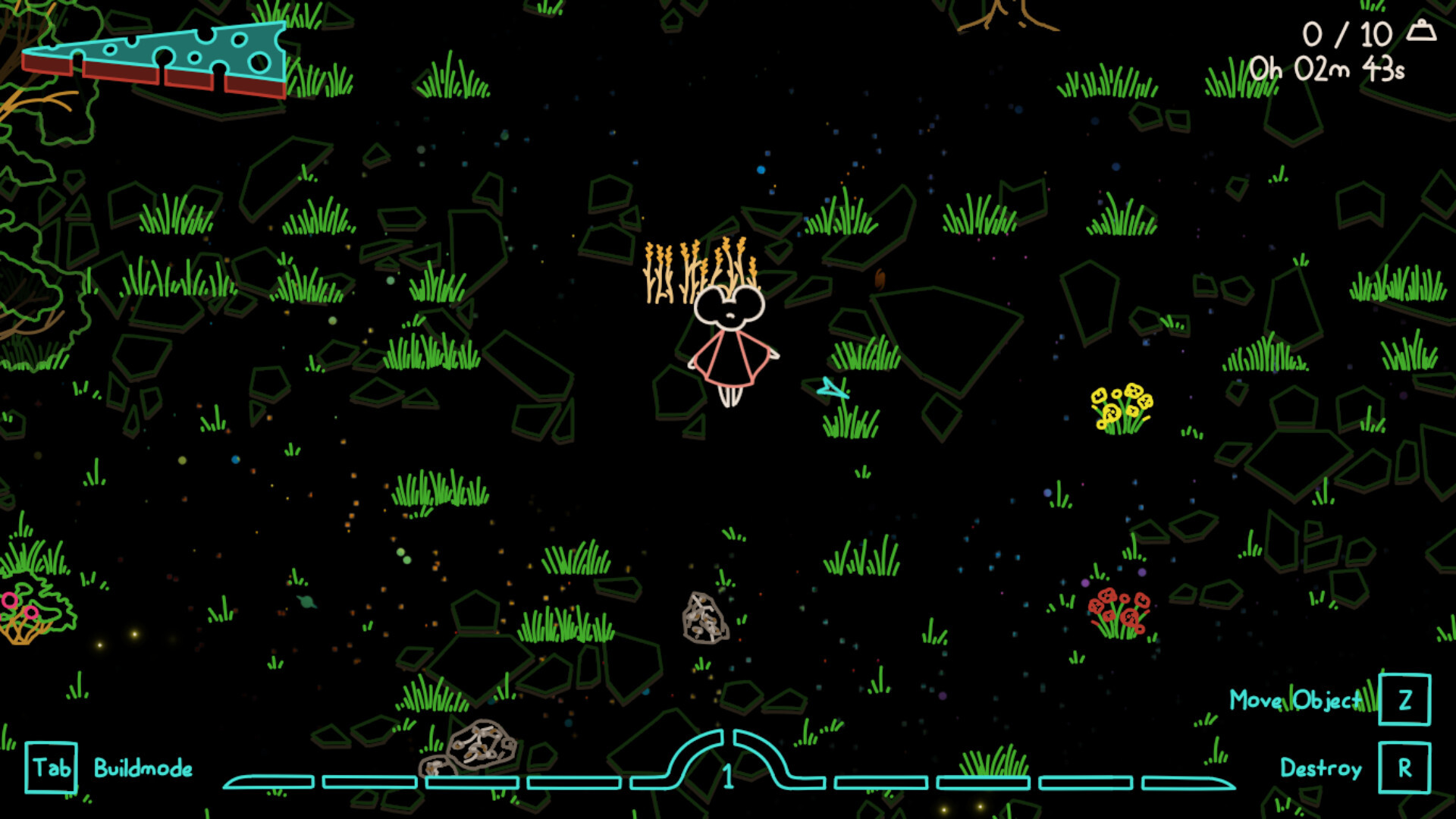This screenshot has width=1456, height=819.
Task: Select the center hotbar slot numbered 1
Action: click(x=728, y=767)
